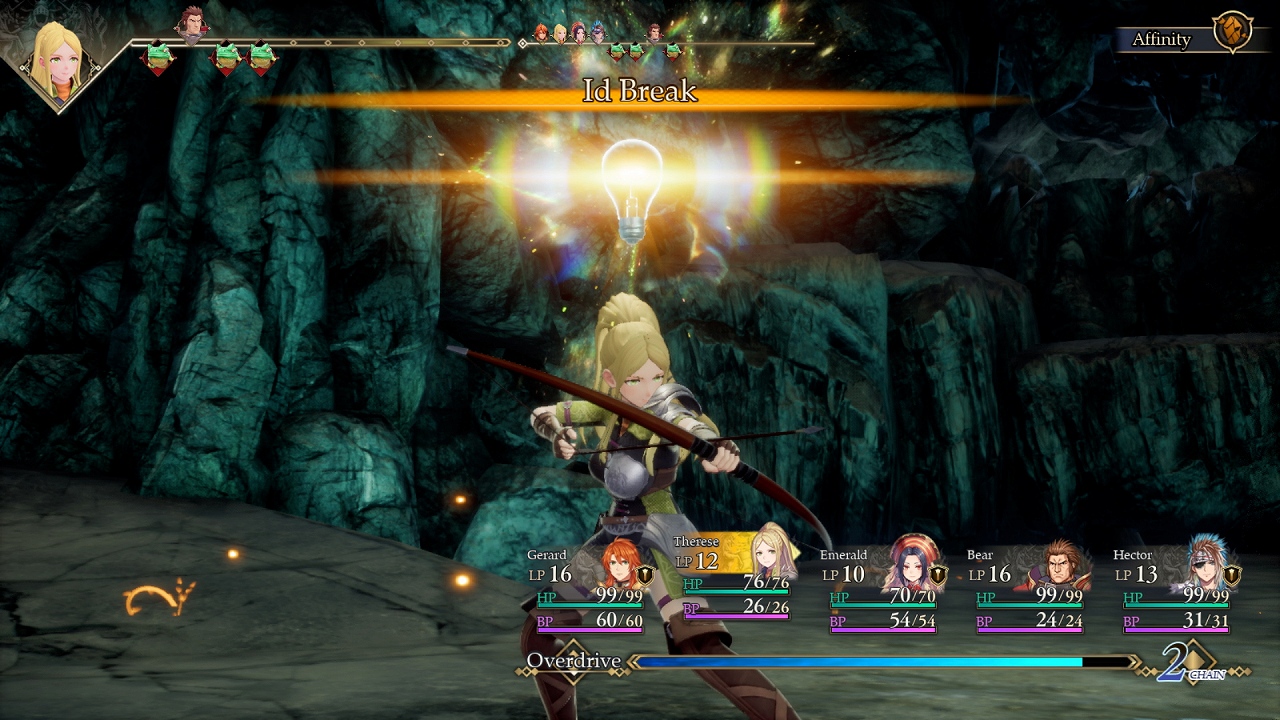Pick Bear's party status panel
This screenshot has height=720, width=1280.
pos(1029,588)
